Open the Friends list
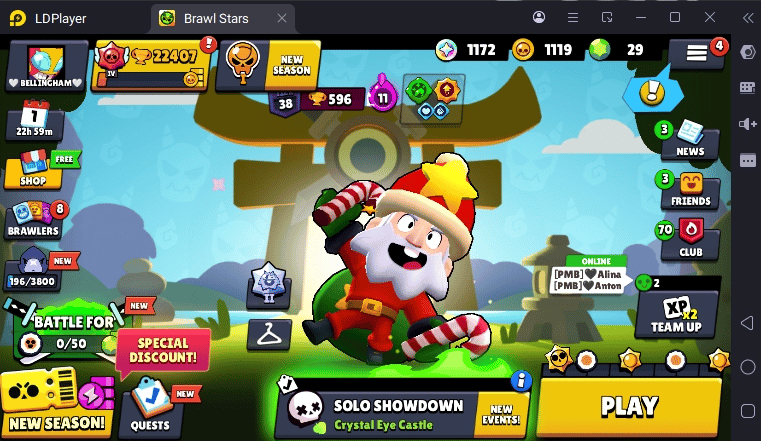Screen dimensions: 761x441 point(691,188)
